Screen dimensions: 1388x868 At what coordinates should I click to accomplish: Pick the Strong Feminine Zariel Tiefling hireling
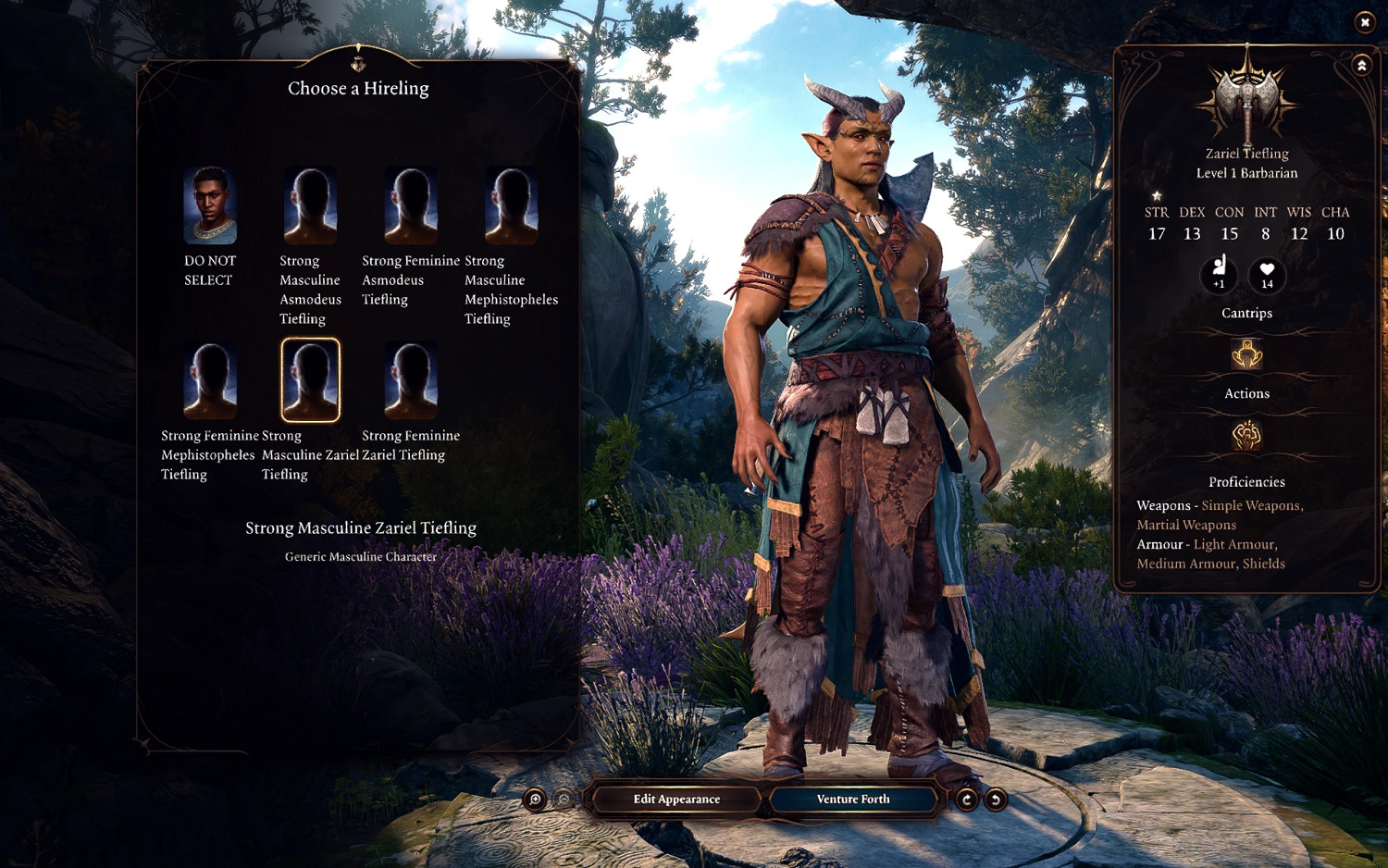tap(411, 380)
